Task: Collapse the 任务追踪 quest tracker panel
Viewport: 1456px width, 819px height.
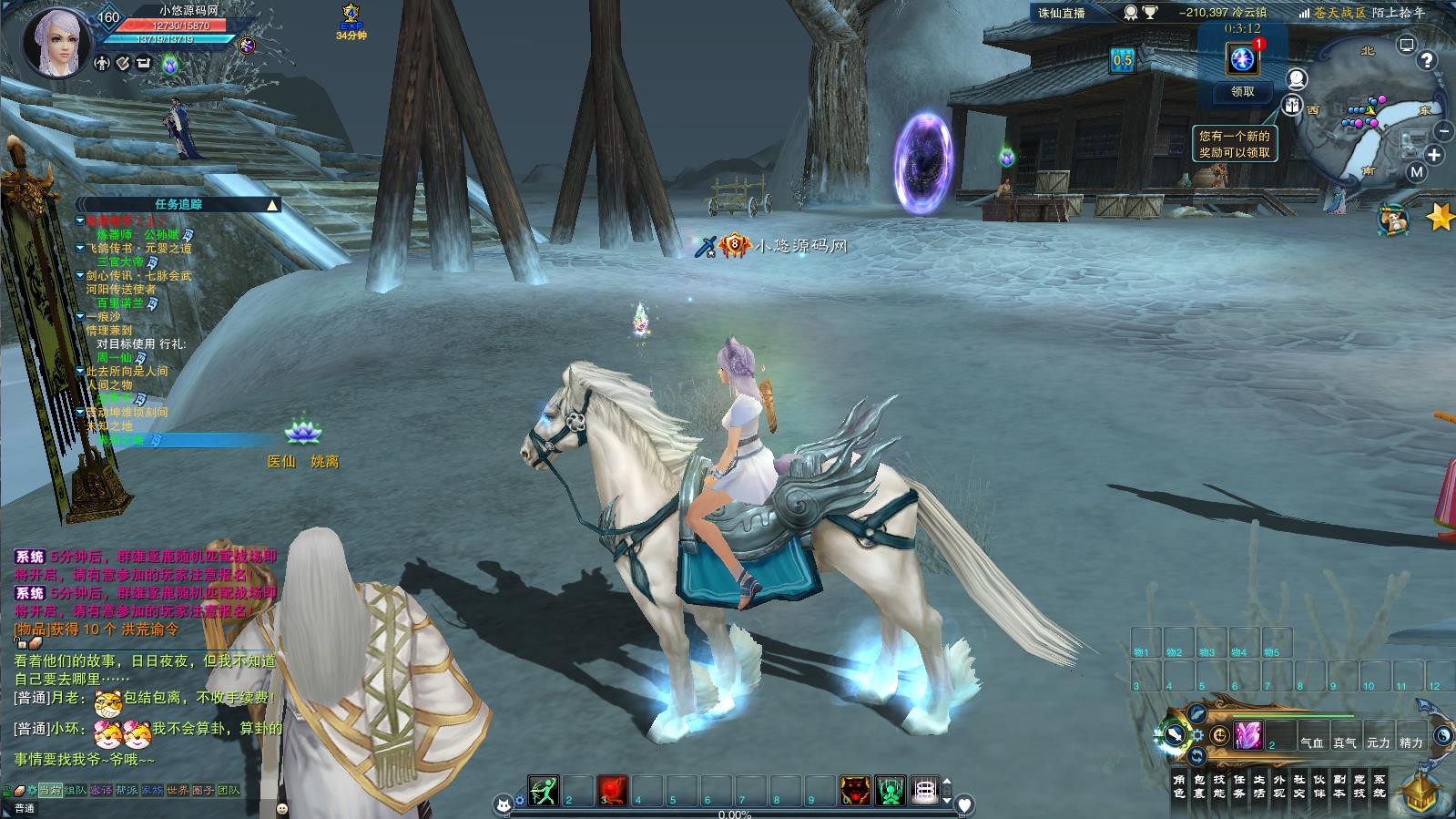Action: [x=271, y=205]
